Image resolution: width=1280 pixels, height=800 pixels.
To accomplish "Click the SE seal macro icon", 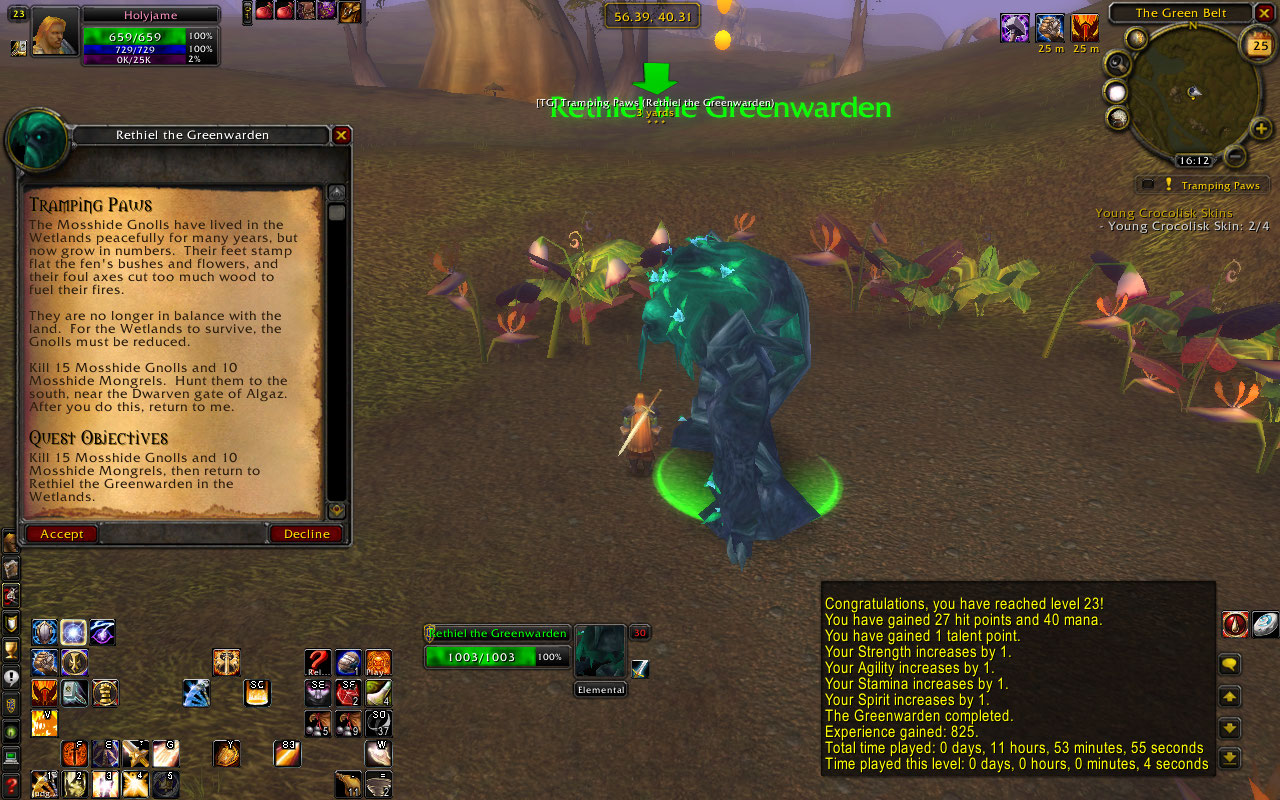I will (317, 692).
